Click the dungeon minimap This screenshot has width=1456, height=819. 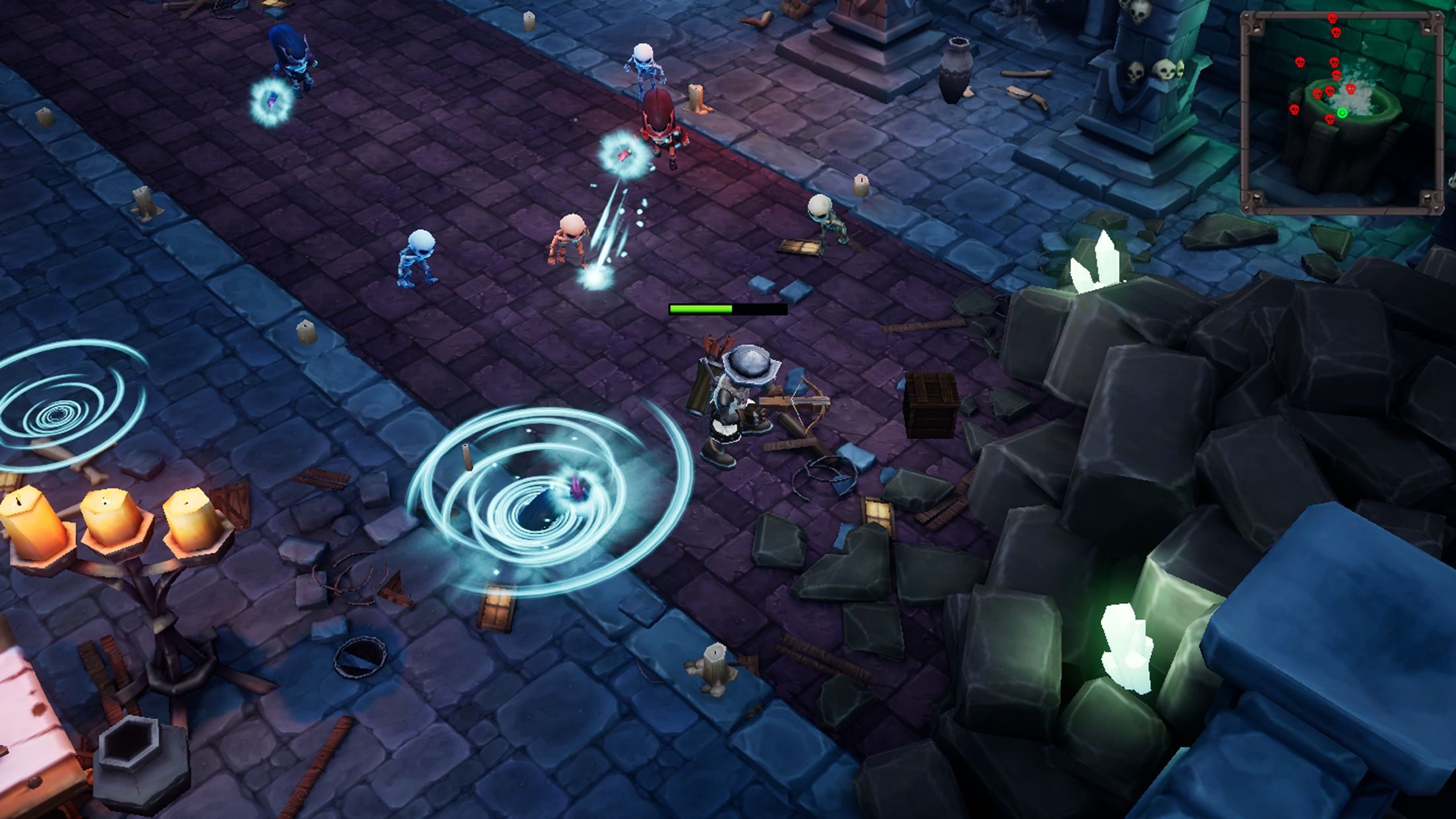1341,112
